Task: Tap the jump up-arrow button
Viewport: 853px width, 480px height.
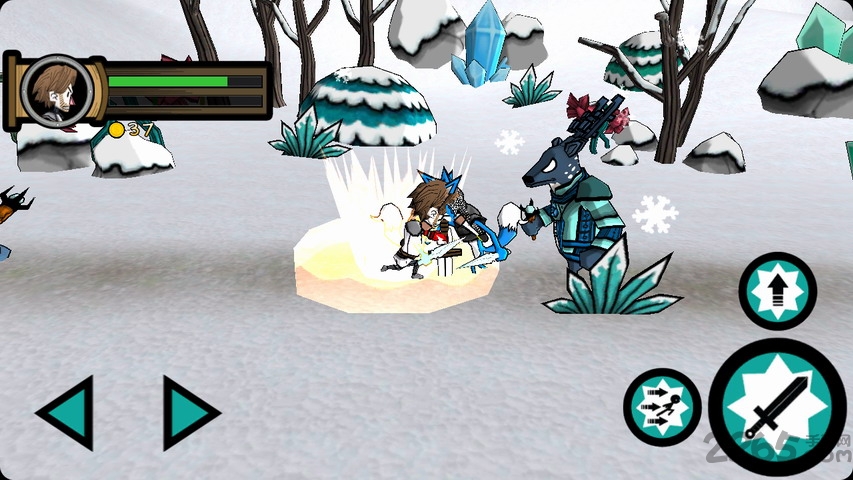Action: coord(777,291)
